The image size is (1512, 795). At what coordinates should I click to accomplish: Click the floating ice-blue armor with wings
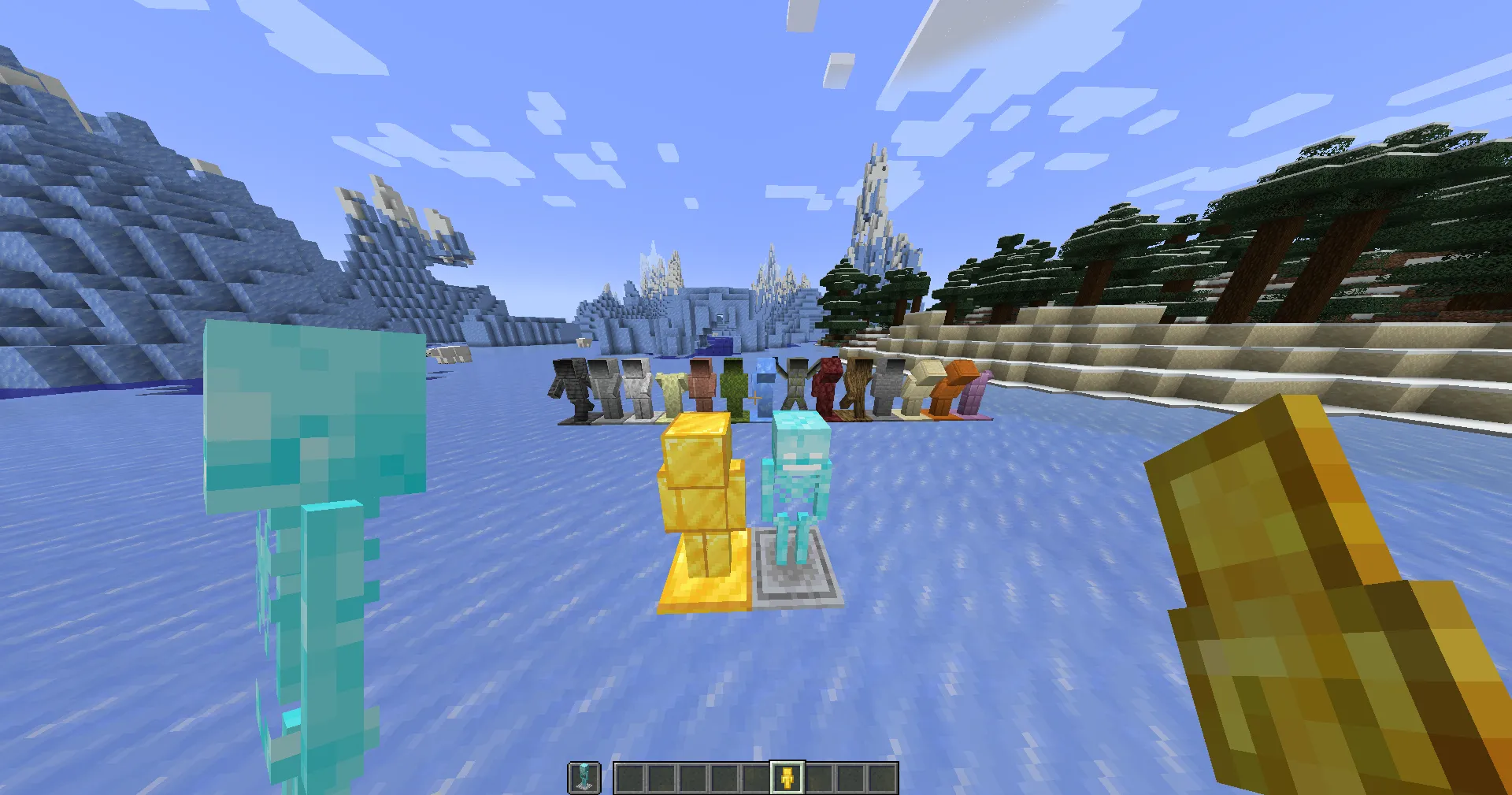[x=764, y=388]
